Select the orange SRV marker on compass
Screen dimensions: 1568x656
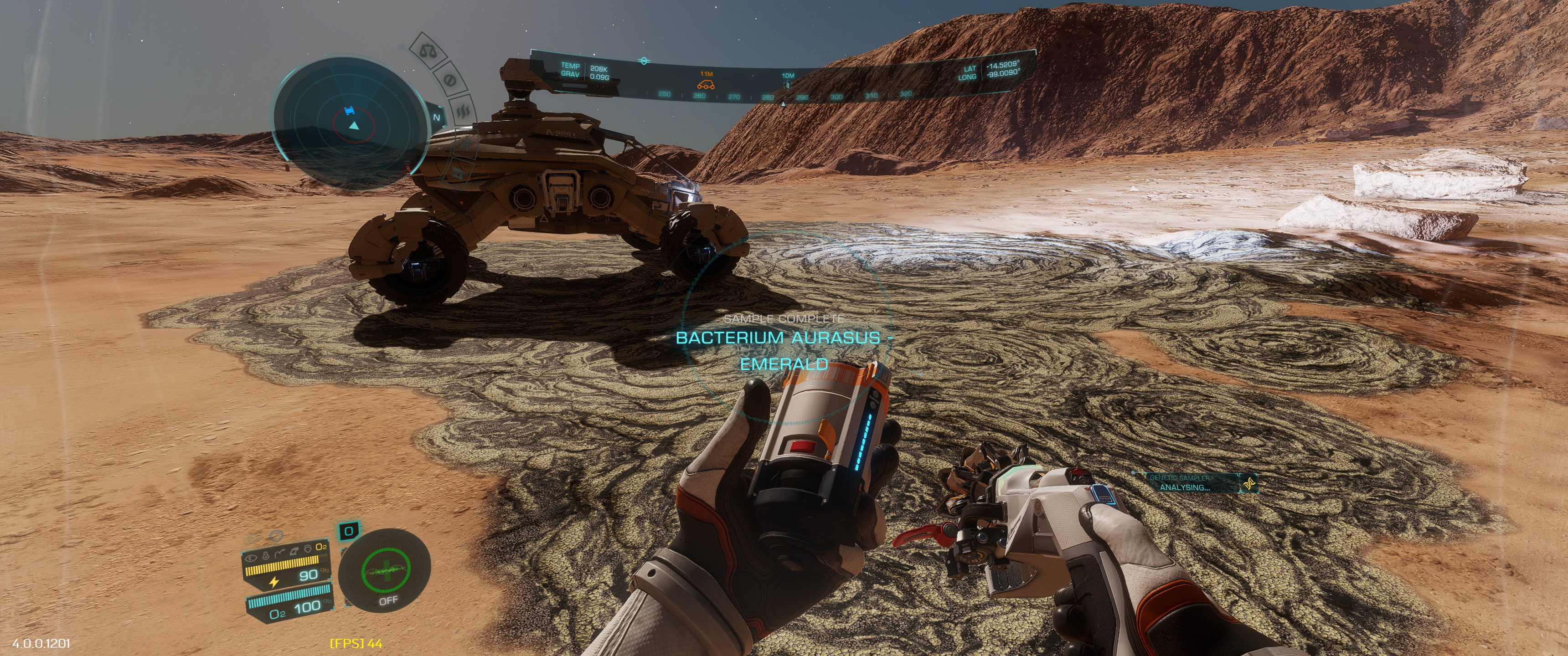point(706,84)
